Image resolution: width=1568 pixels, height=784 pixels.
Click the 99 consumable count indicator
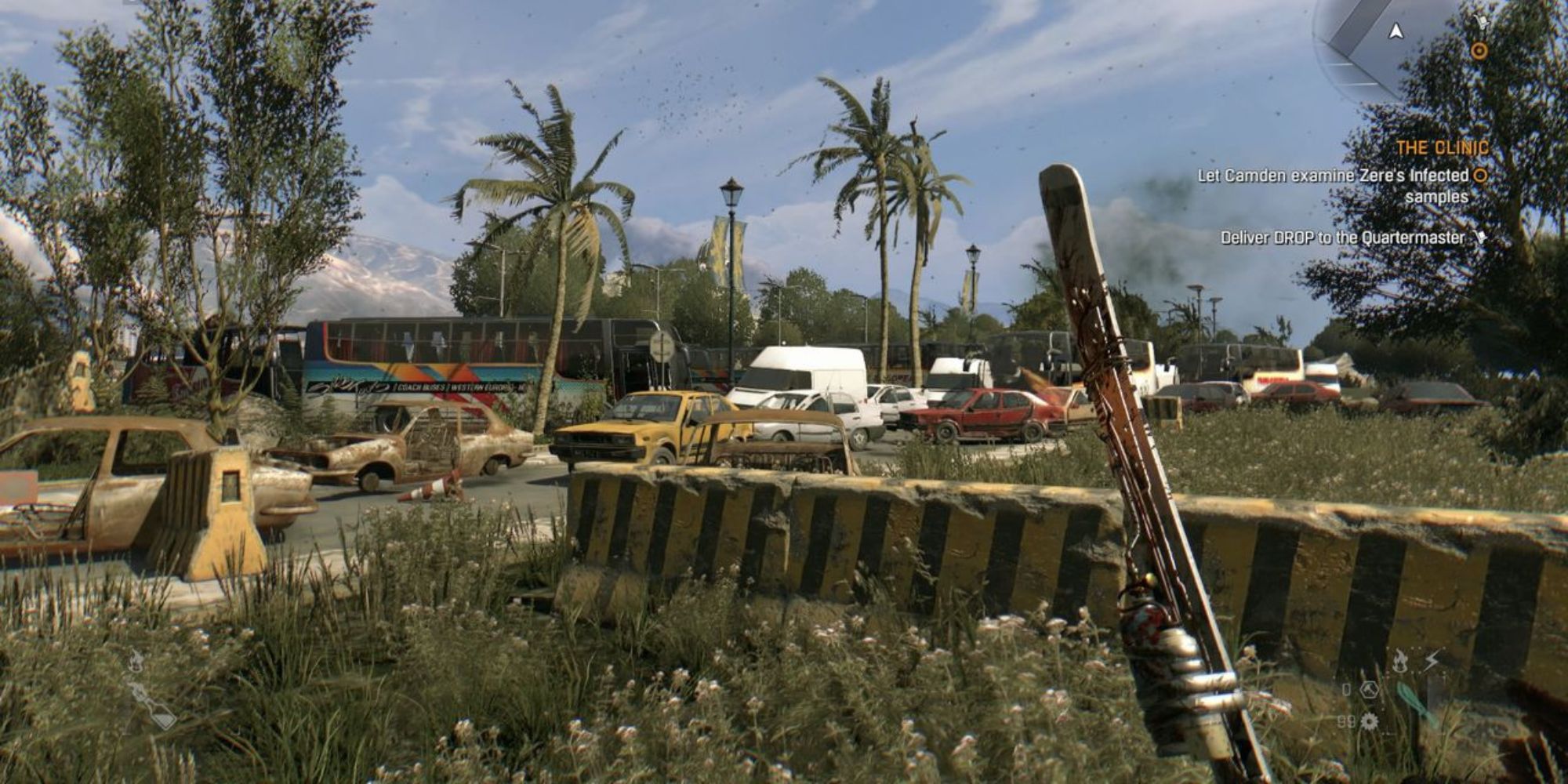click(x=1346, y=721)
